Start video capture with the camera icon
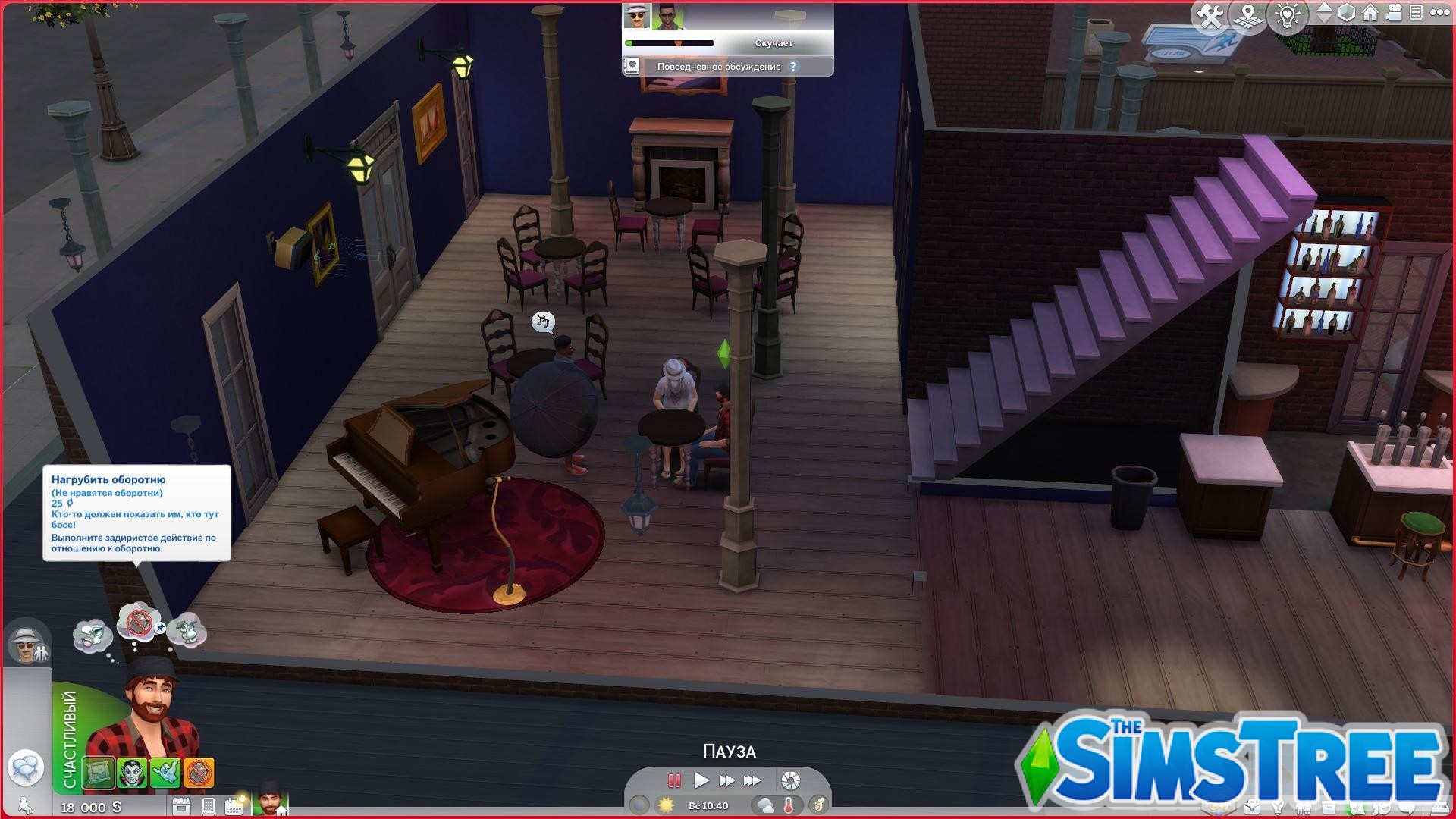This screenshot has height=819, width=1456. (x=1394, y=13)
